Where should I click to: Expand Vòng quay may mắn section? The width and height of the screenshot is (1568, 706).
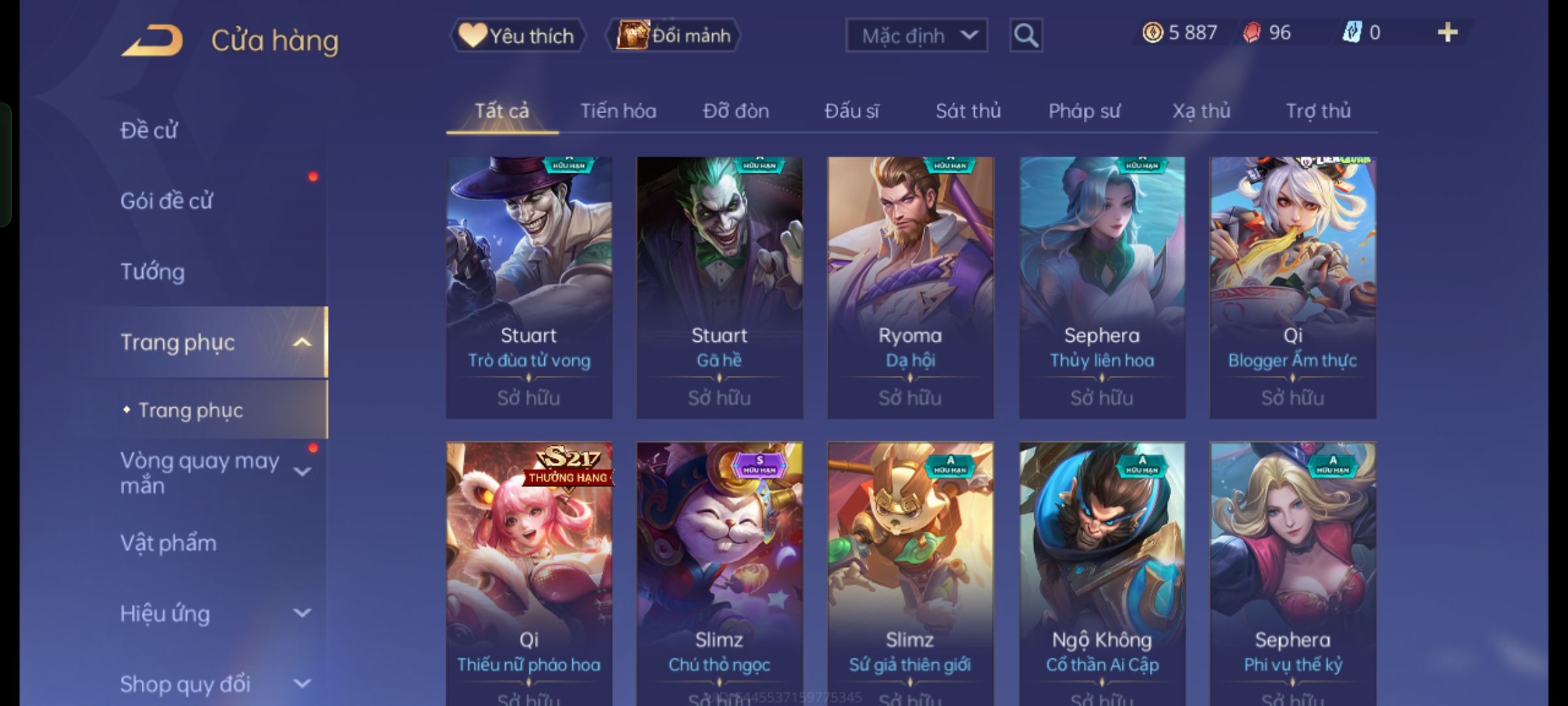click(x=302, y=472)
